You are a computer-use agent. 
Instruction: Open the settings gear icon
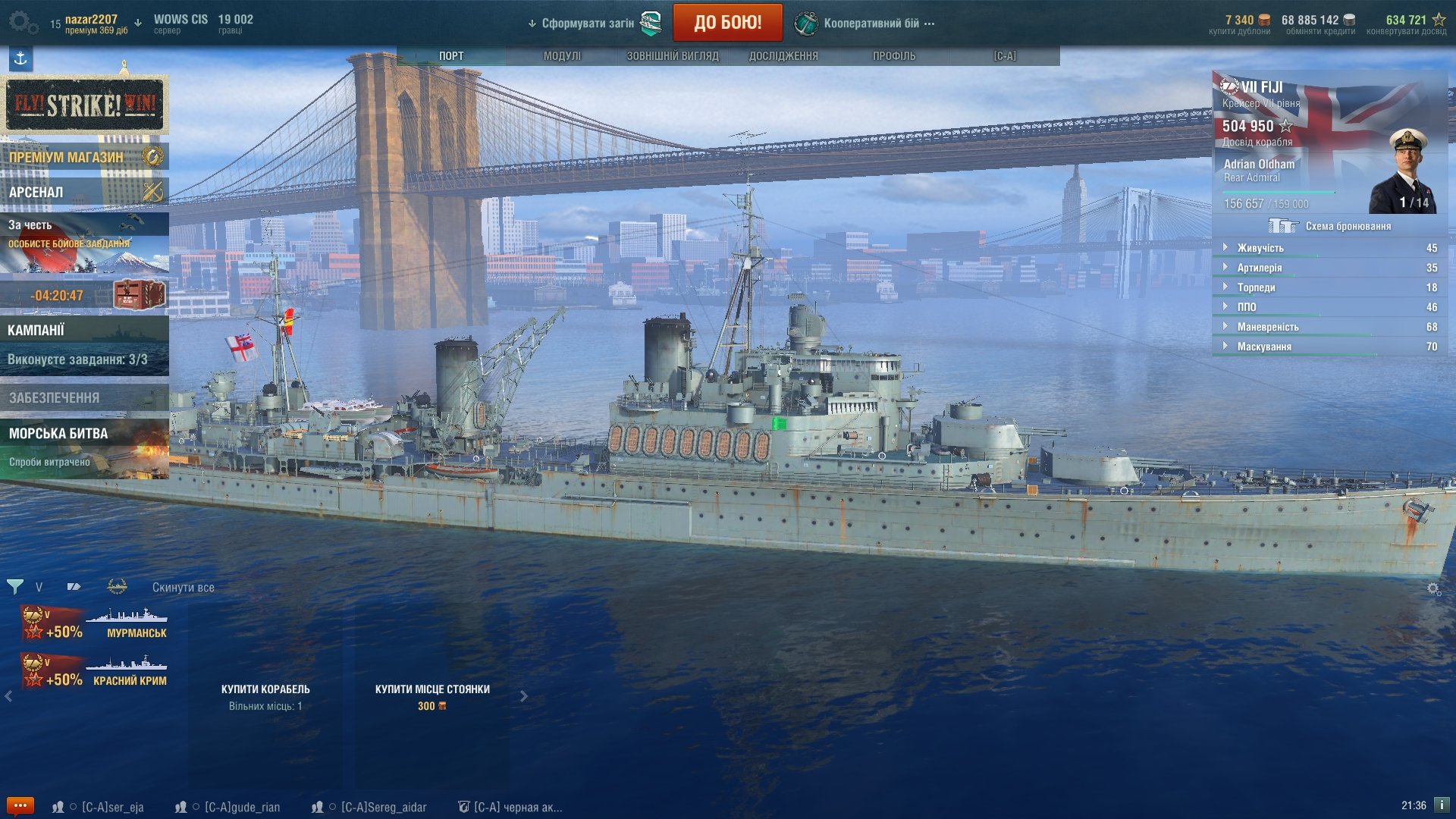(x=21, y=22)
